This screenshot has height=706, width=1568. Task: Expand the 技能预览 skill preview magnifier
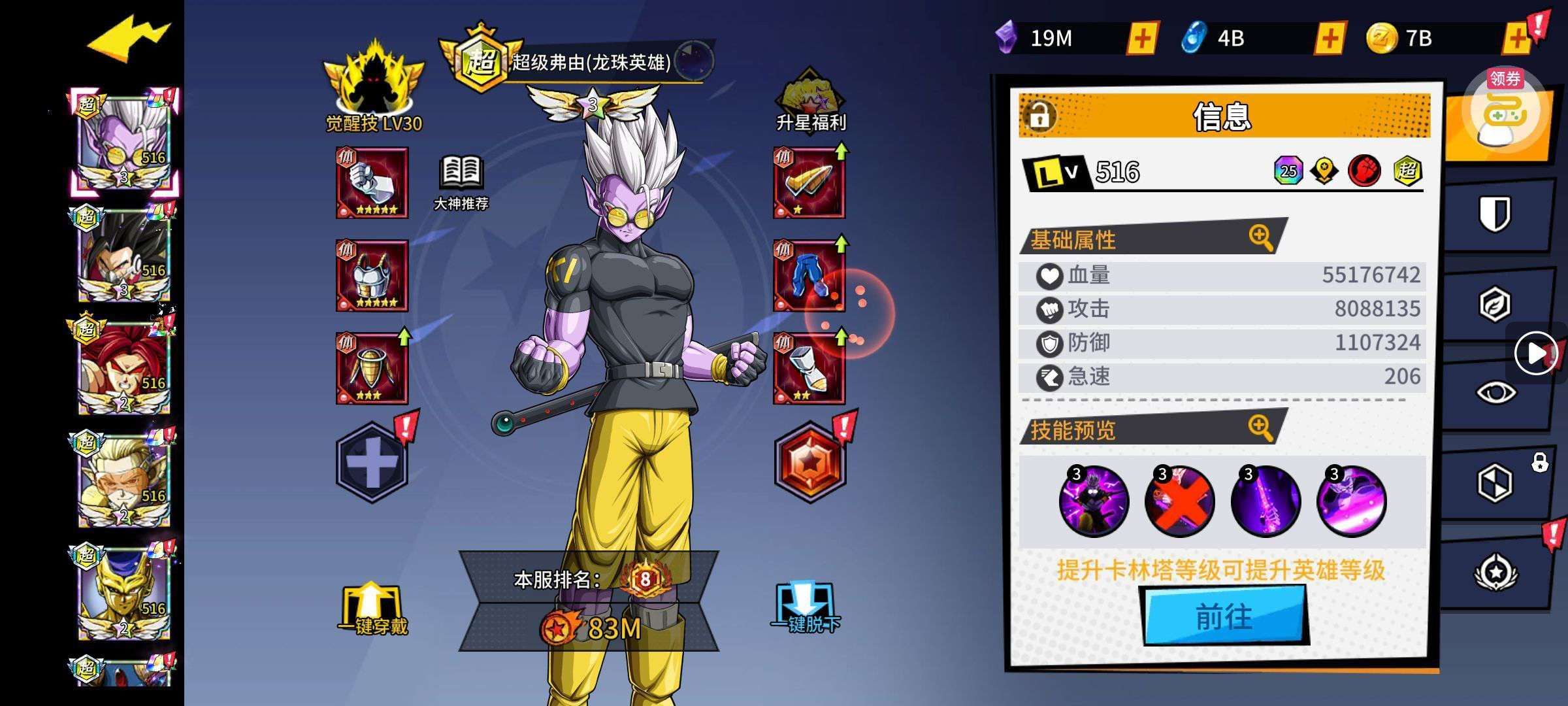(1260, 428)
